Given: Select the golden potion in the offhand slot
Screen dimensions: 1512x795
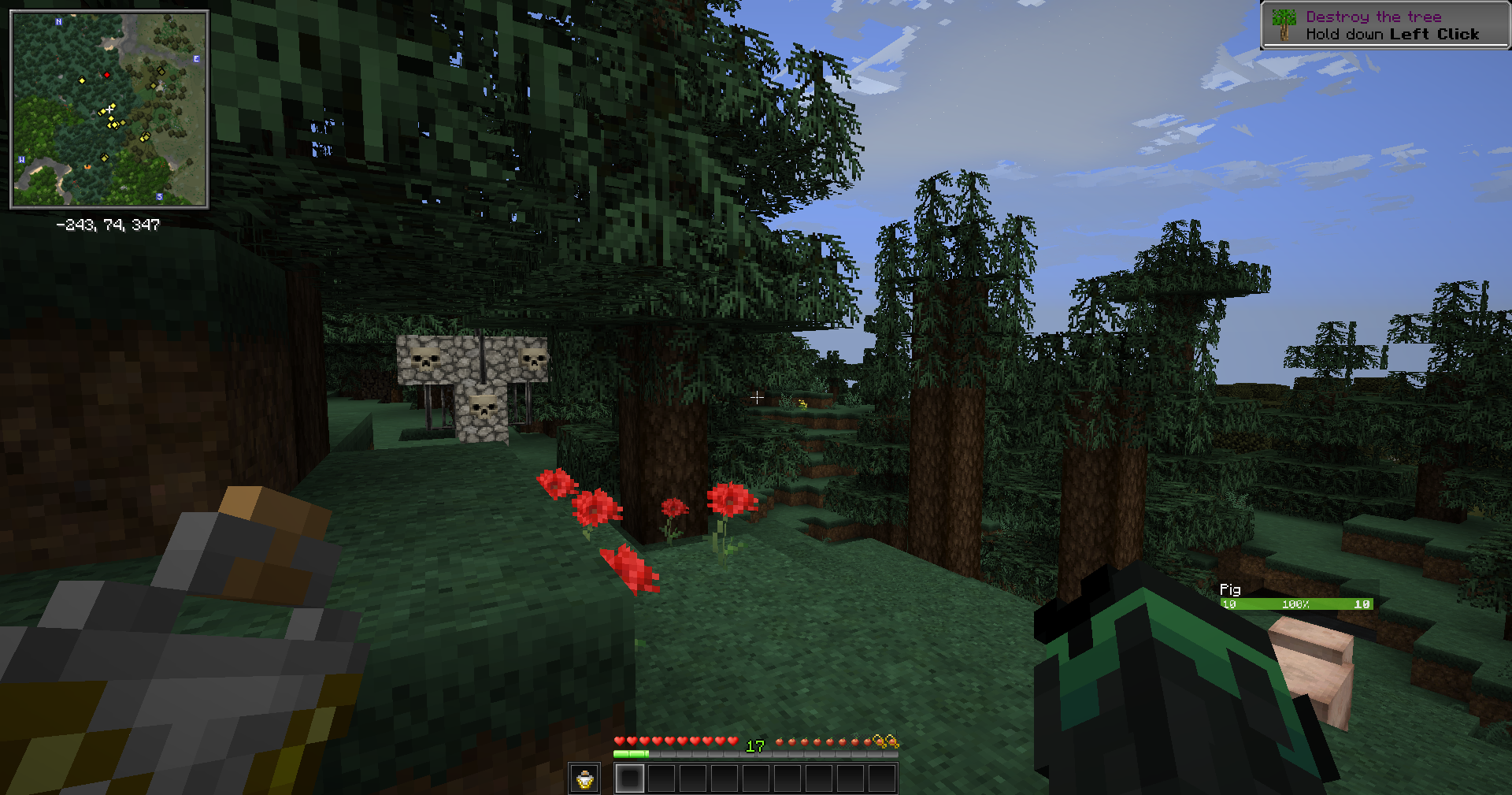Looking at the screenshot, I should click(584, 779).
